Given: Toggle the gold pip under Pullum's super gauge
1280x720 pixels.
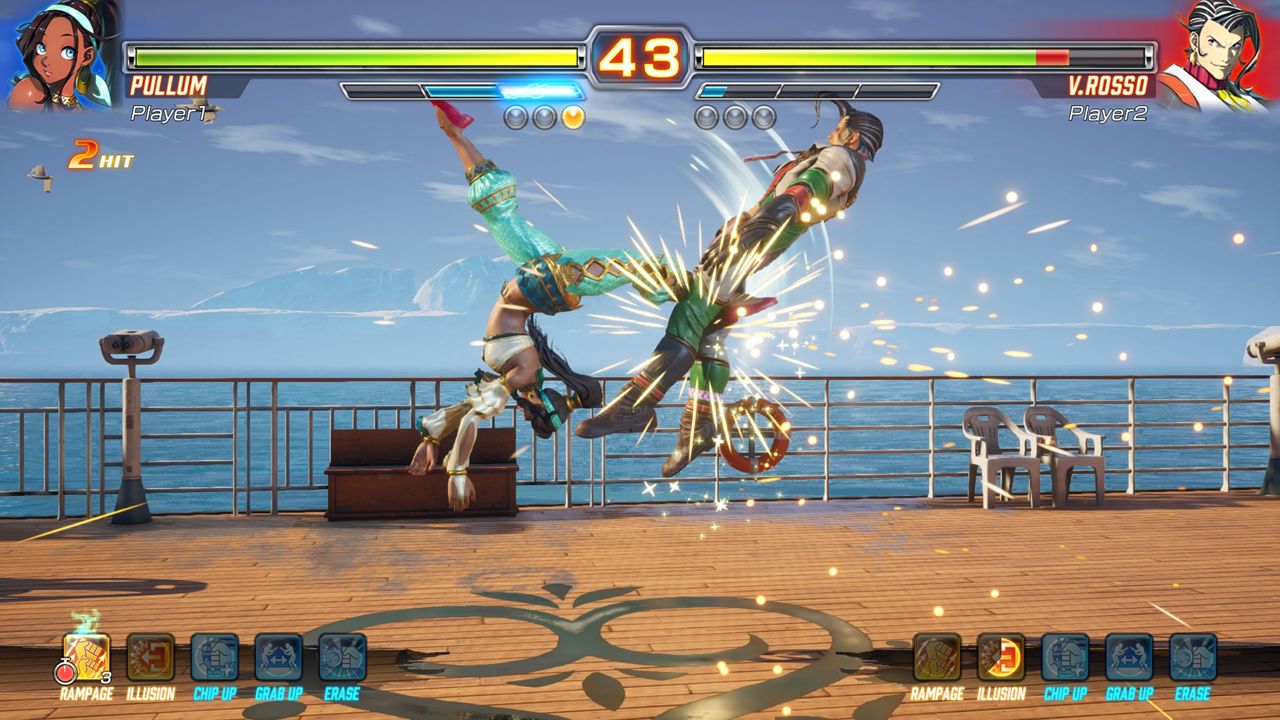Looking at the screenshot, I should pyautogui.click(x=572, y=115).
